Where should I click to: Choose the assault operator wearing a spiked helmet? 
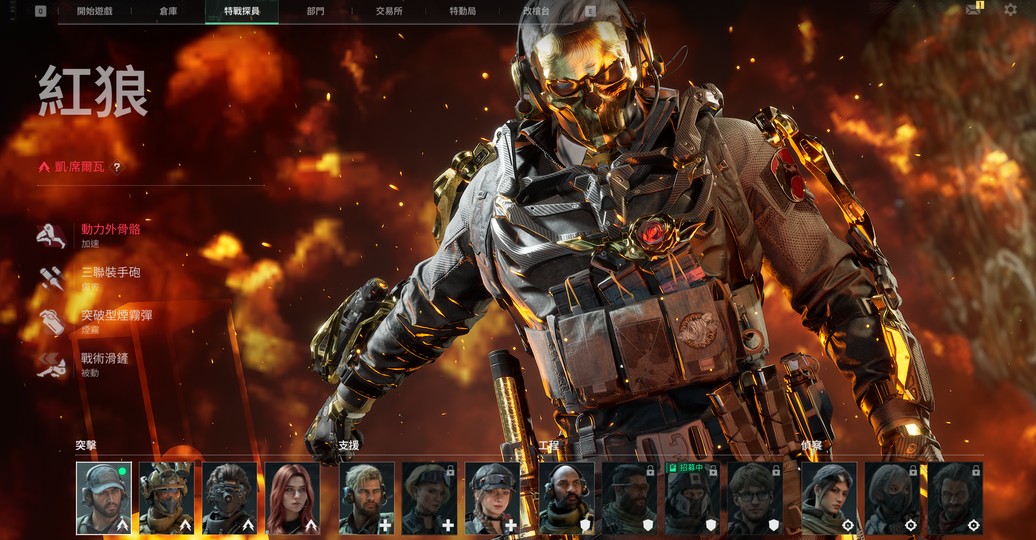click(166, 498)
